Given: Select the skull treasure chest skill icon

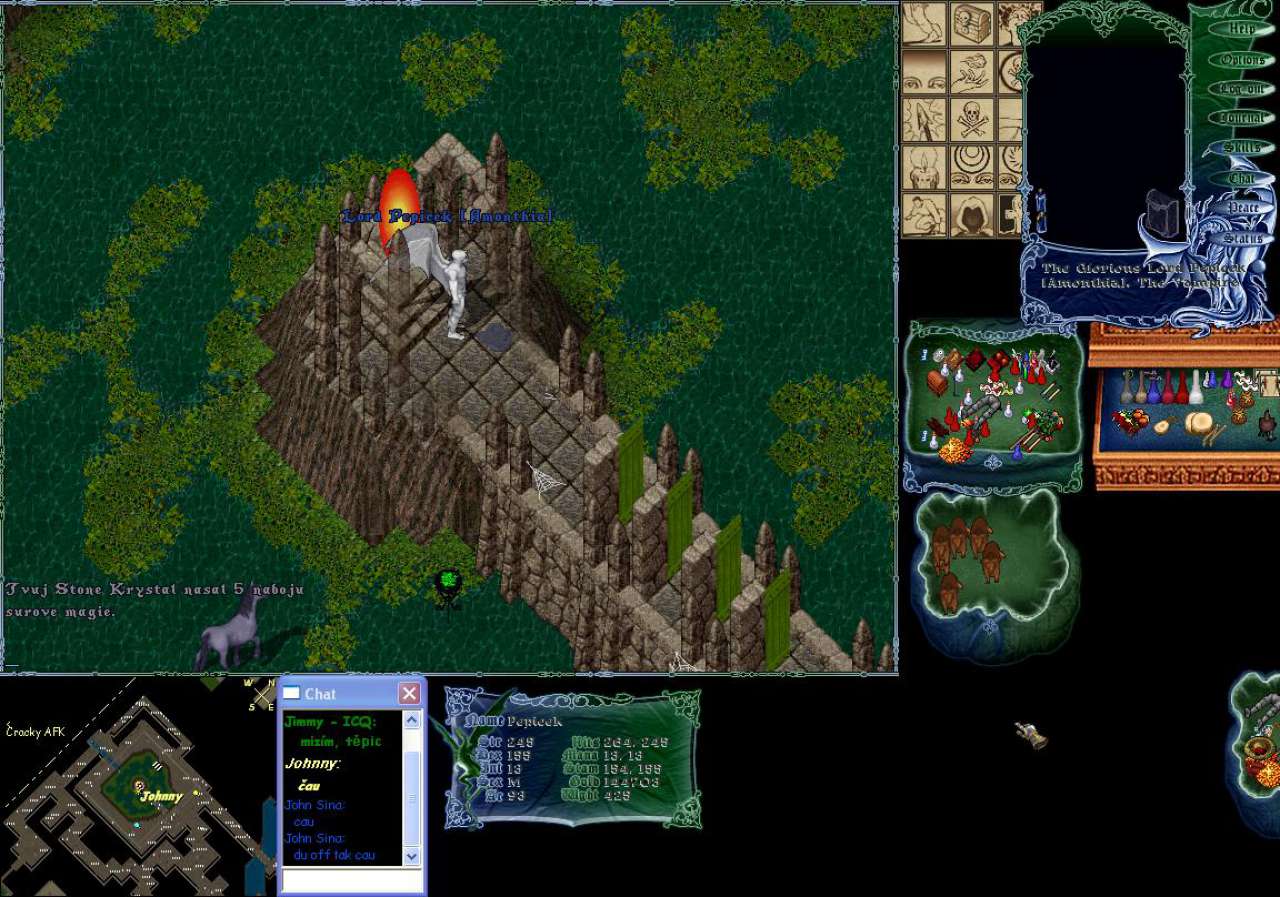Looking at the screenshot, I should [x=972, y=22].
